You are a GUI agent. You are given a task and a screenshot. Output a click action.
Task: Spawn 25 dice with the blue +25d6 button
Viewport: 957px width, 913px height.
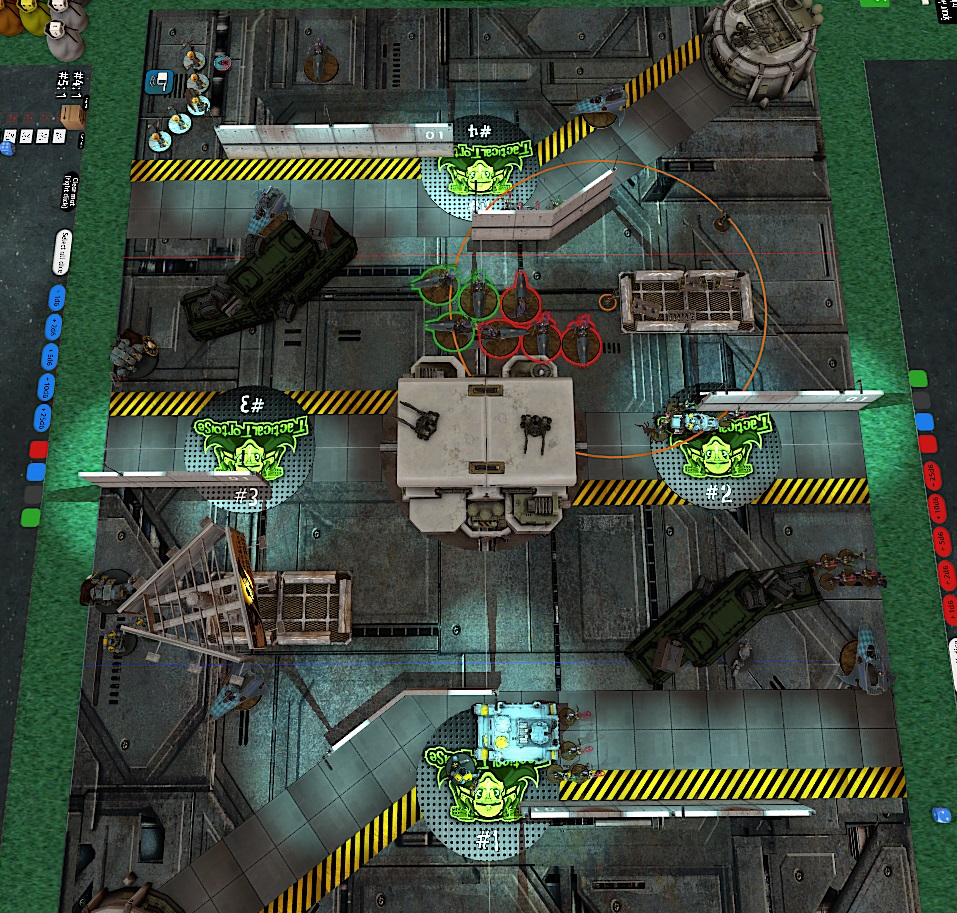click(42, 418)
